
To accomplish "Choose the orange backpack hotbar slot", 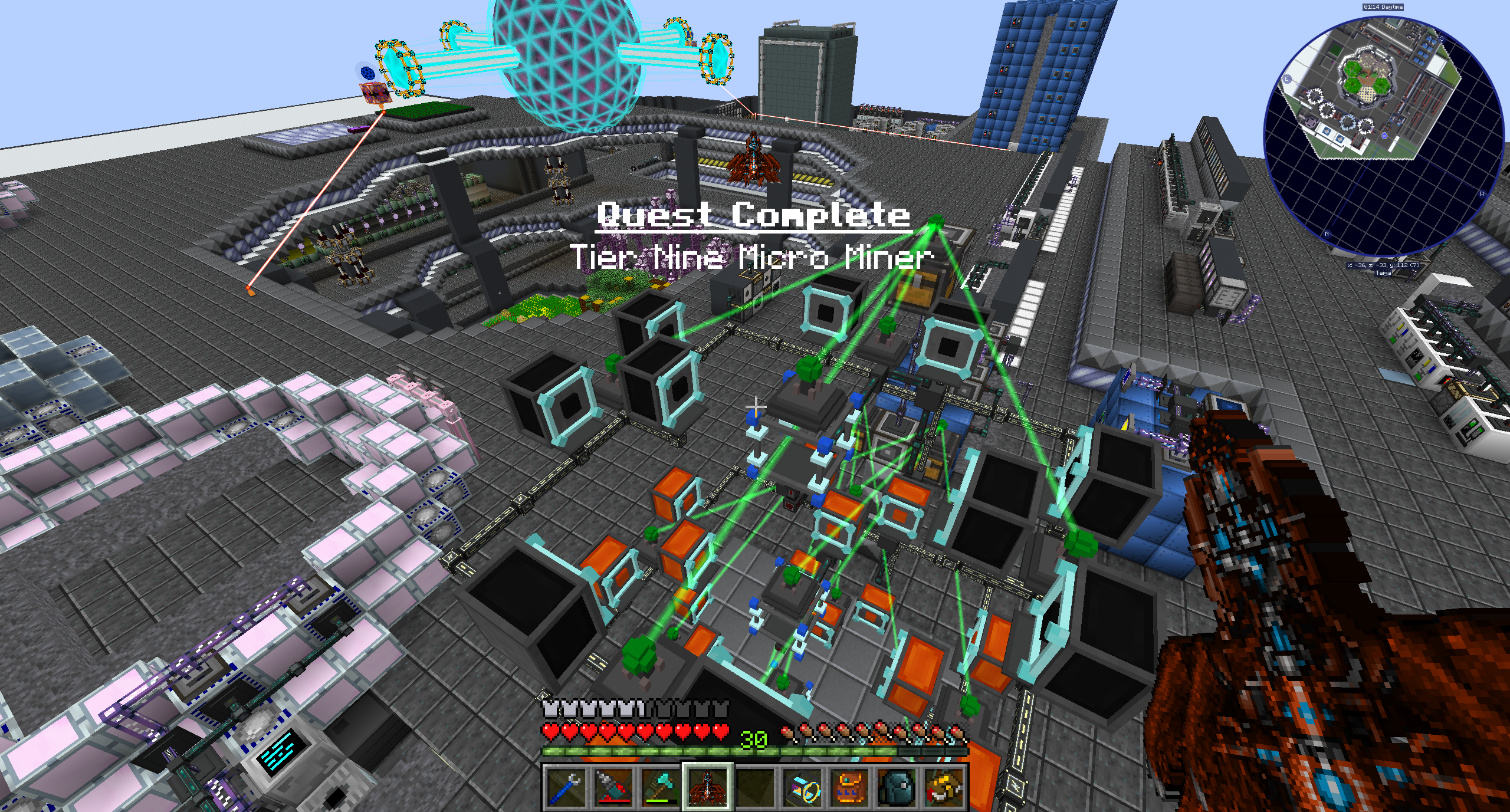I will pos(849,787).
